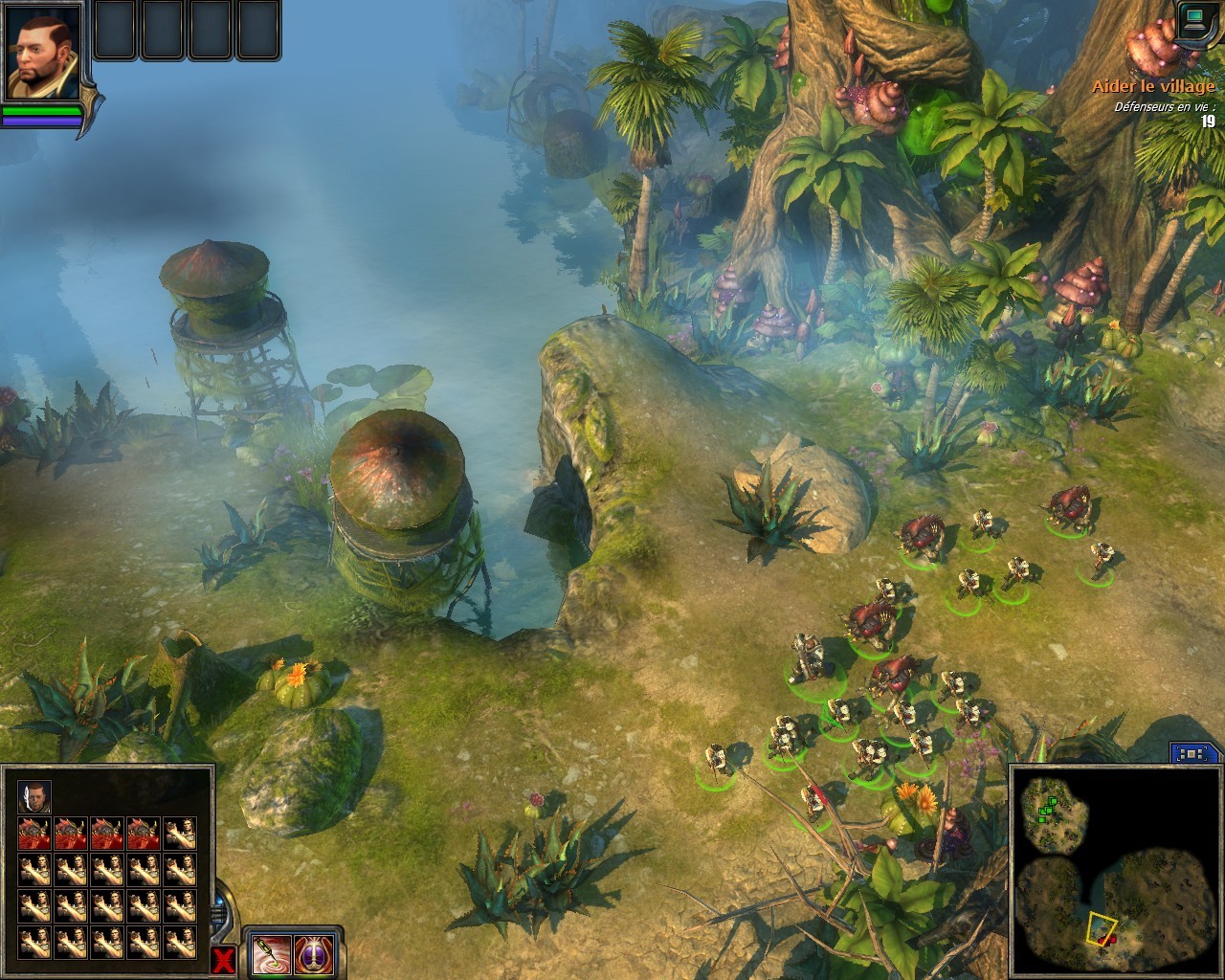Viewport: 1225px width, 980px height.
Task: Click the red X cancel button
Action: (x=225, y=961)
